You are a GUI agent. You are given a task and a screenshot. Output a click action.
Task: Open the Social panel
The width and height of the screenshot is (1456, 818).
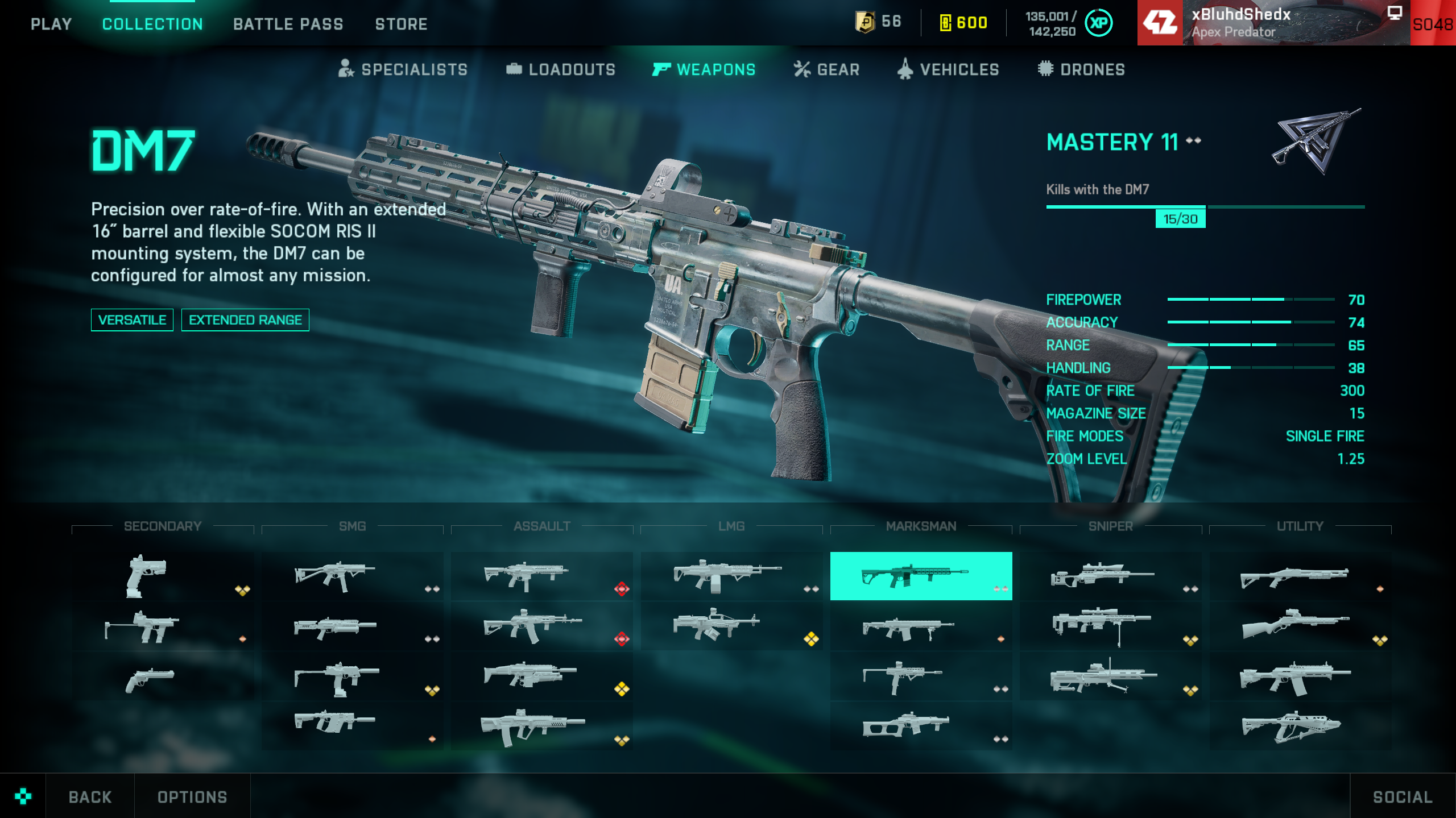tap(1403, 797)
